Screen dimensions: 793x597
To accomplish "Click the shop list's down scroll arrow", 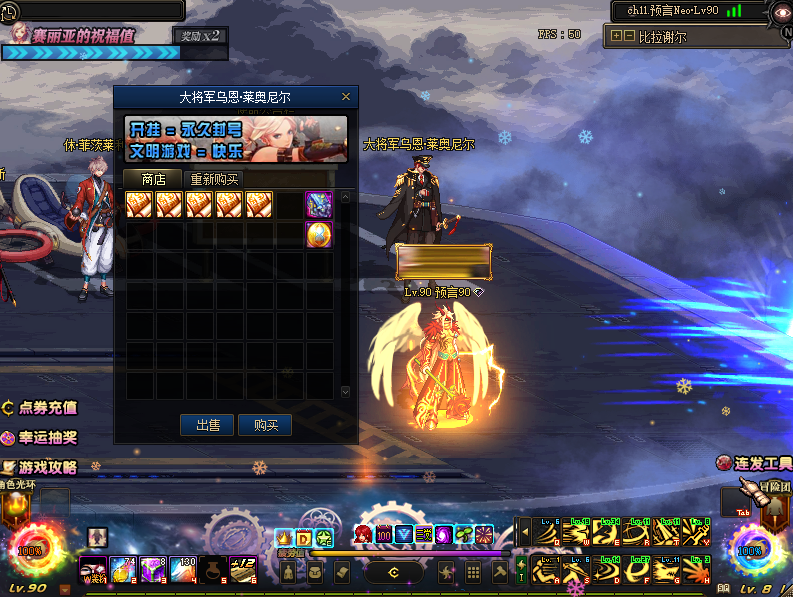I will [x=346, y=392].
